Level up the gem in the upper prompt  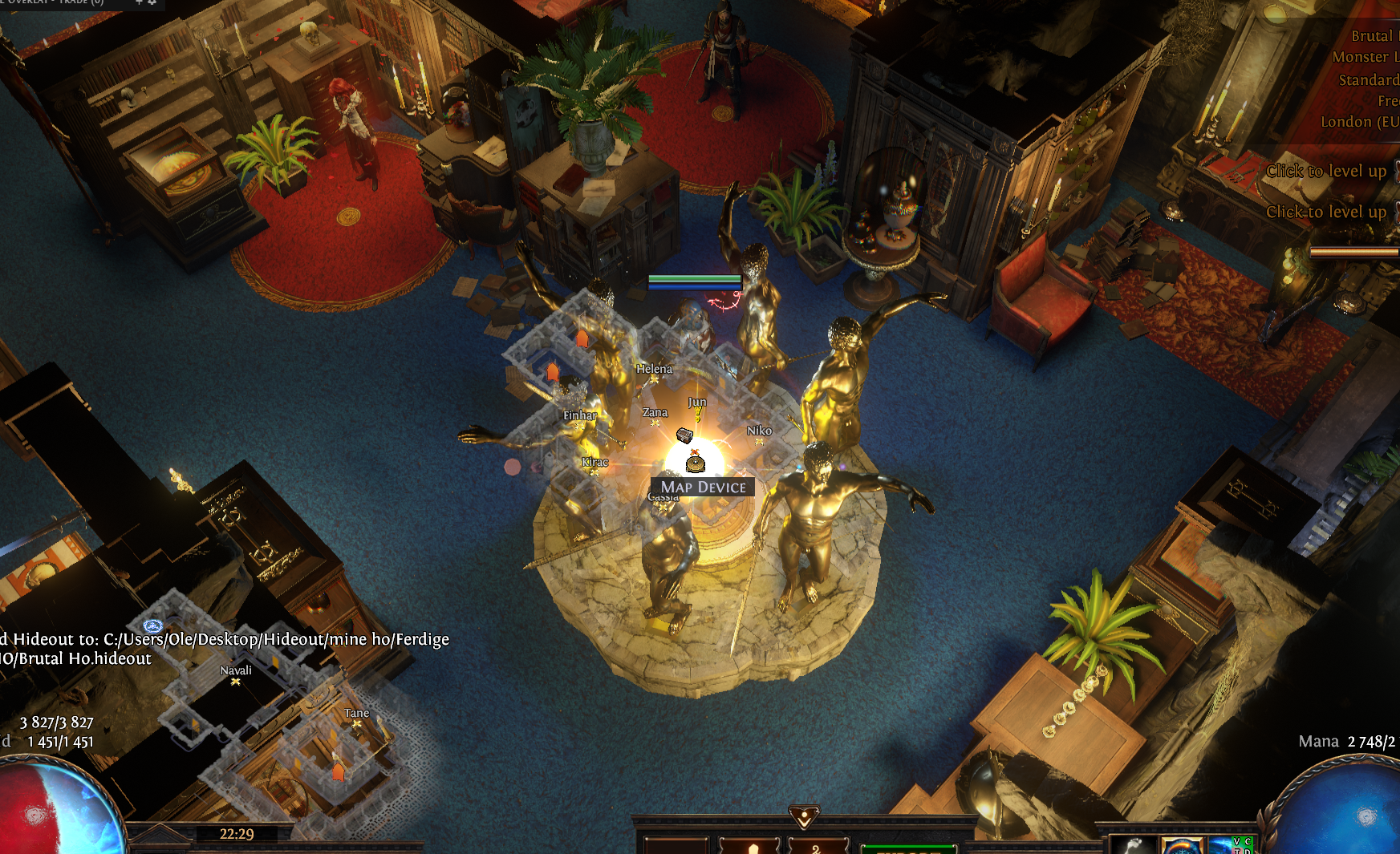(1325, 171)
